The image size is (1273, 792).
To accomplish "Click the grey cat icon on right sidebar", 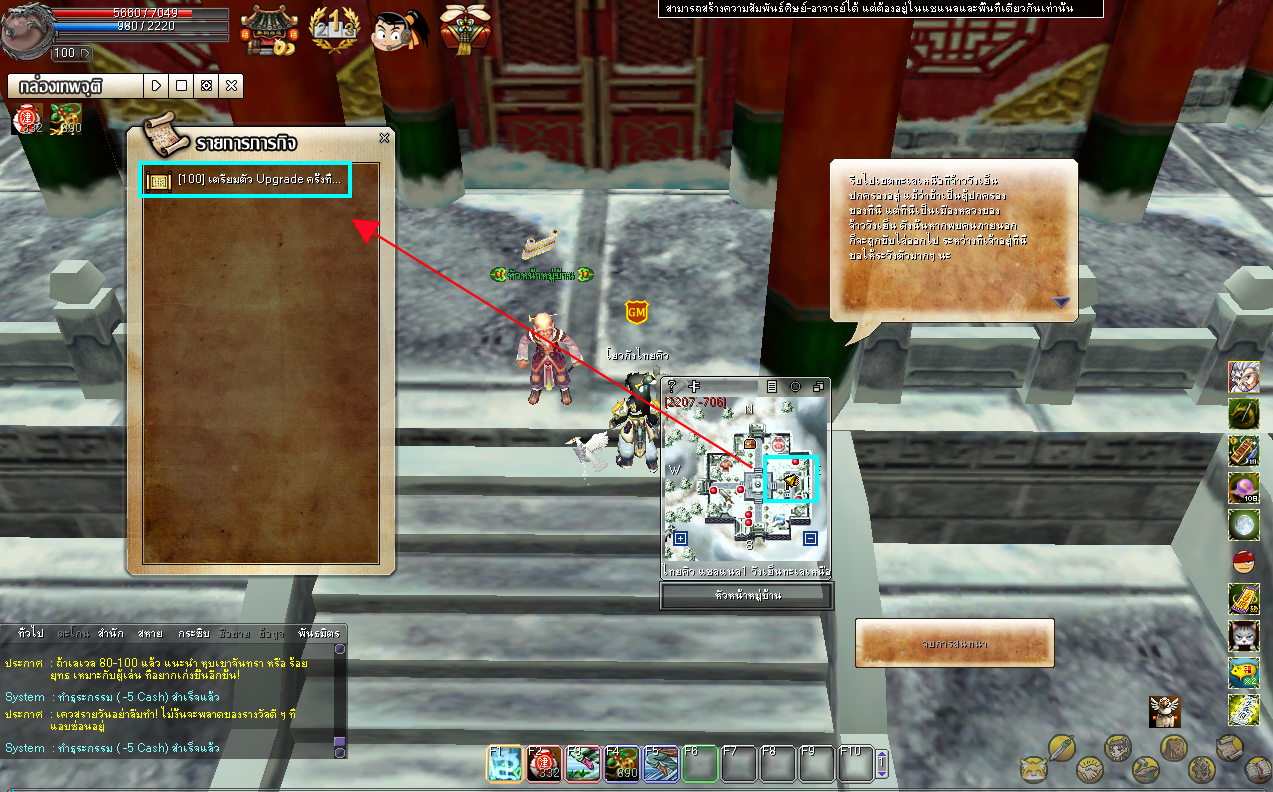I will pos(1243,634).
